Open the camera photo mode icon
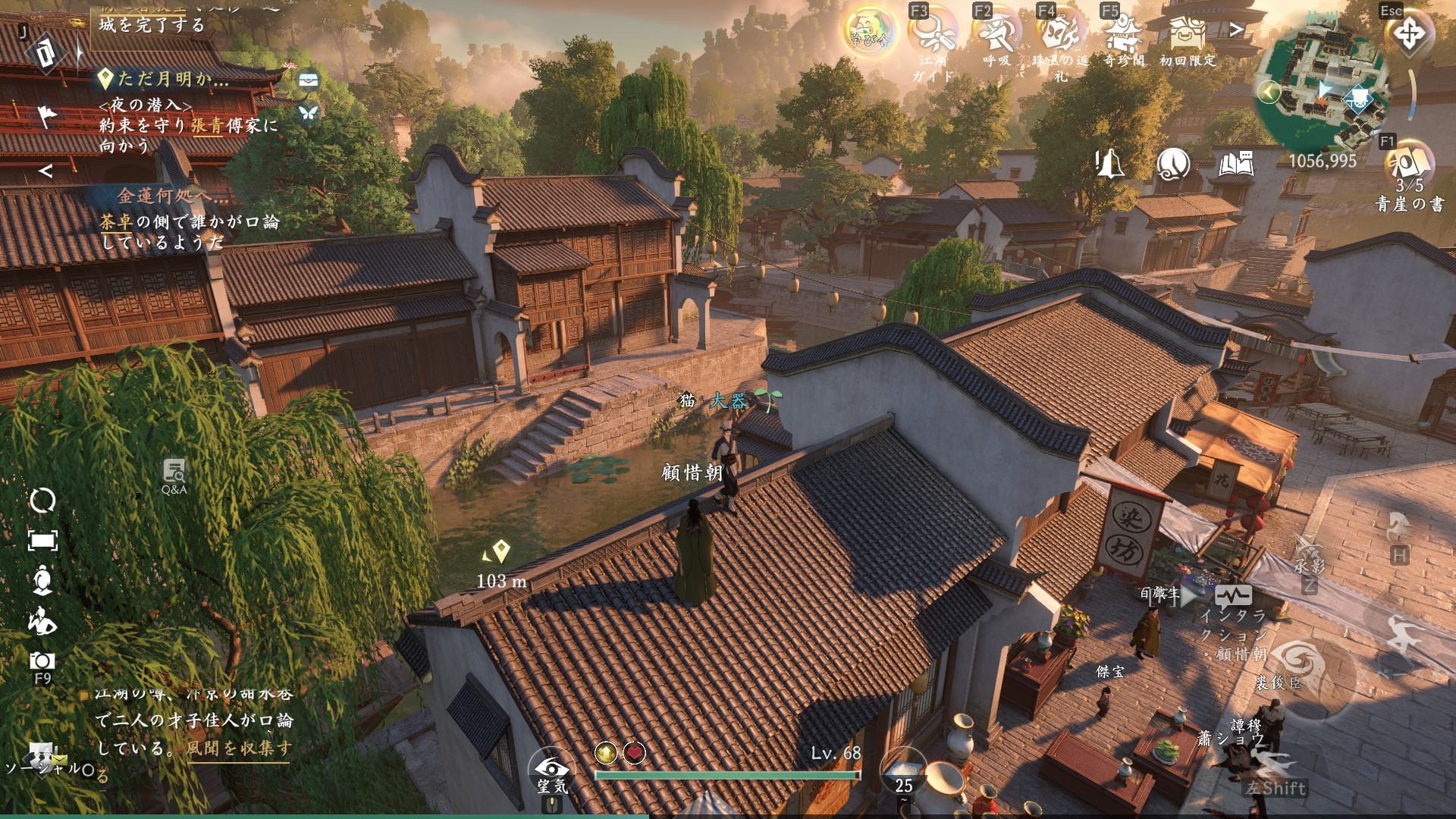This screenshot has height=819, width=1456. [x=42, y=661]
